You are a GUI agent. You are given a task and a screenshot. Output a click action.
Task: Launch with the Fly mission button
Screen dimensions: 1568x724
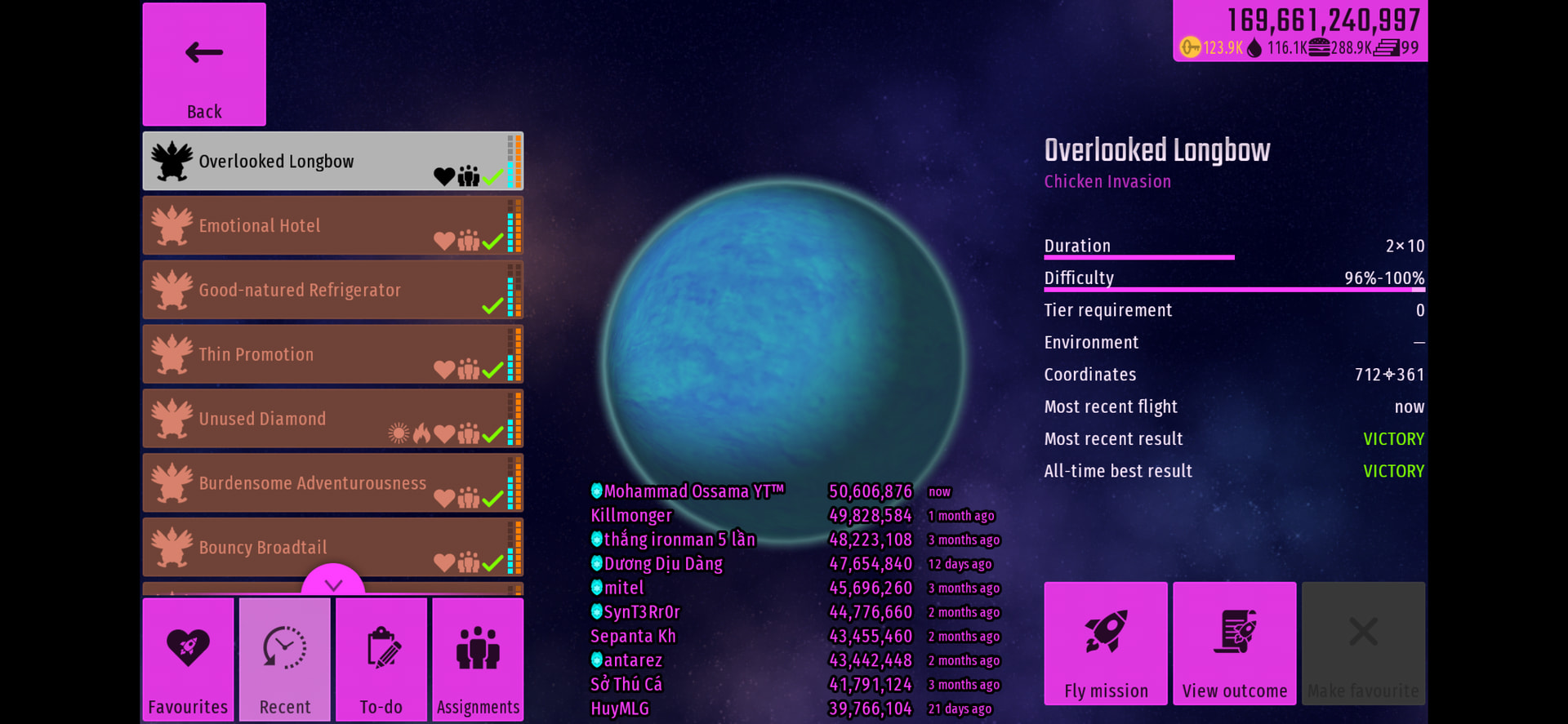[x=1106, y=643]
